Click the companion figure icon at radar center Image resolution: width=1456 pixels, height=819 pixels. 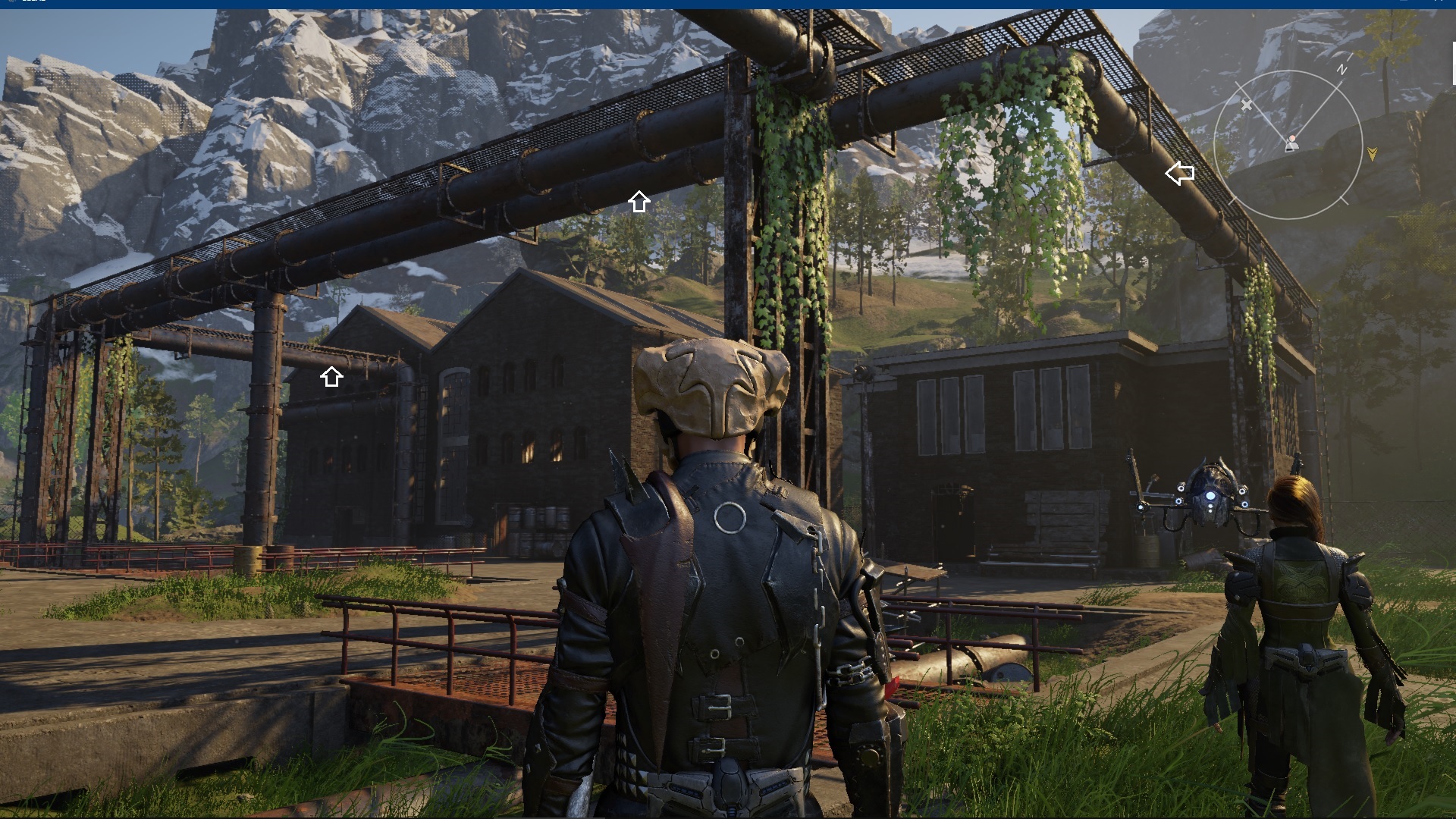[1291, 143]
